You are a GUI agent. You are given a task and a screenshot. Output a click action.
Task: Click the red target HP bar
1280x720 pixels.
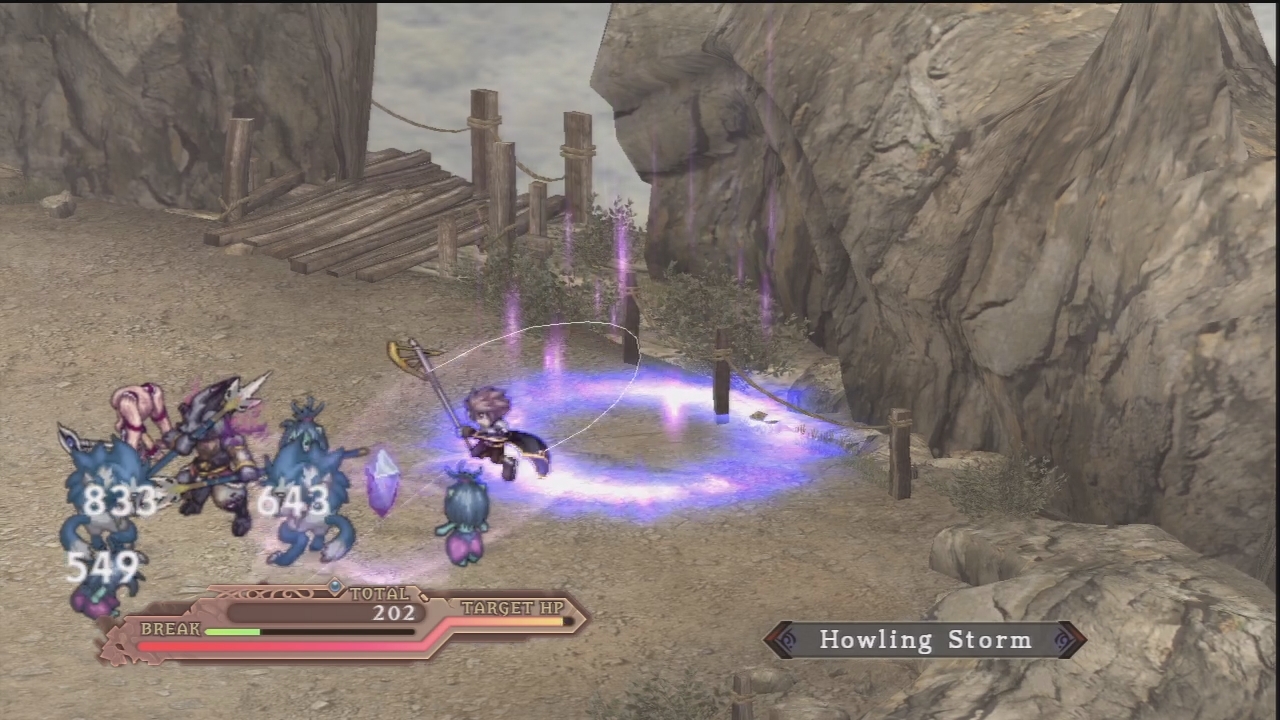click(280, 645)
